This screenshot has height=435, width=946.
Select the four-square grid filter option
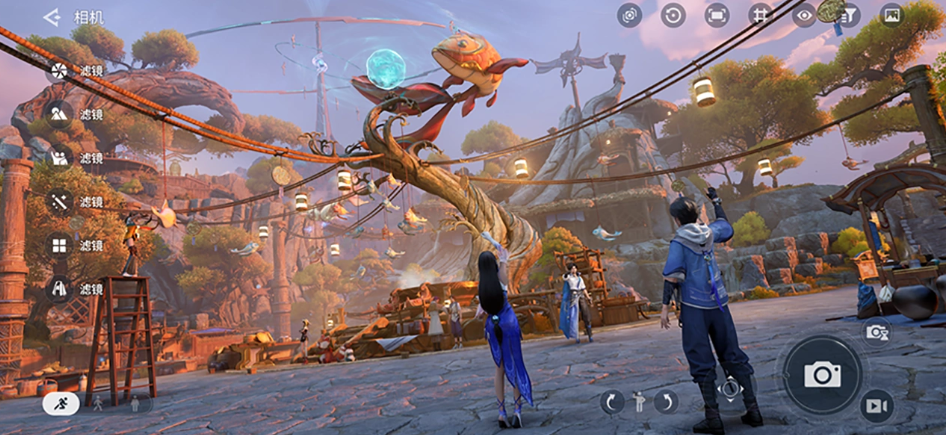pos(59,245)
